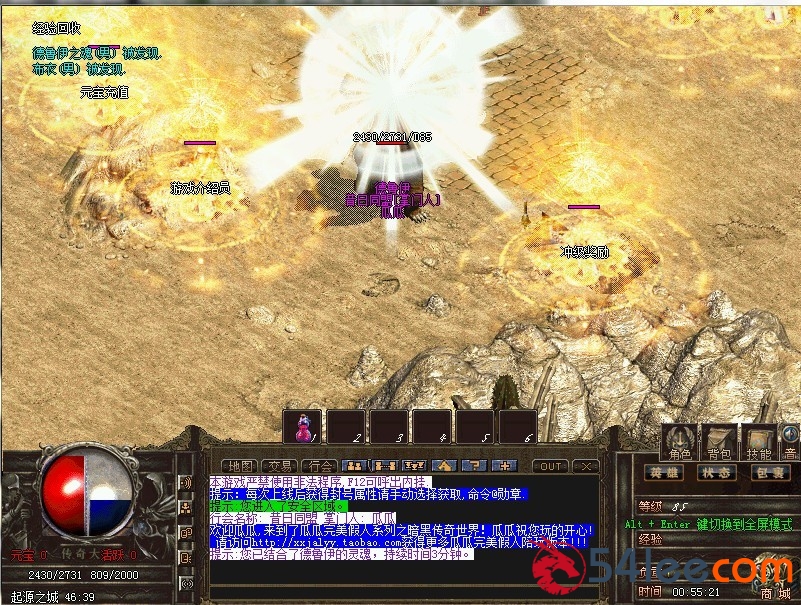Click the house-shaped toolbar button

445,466
